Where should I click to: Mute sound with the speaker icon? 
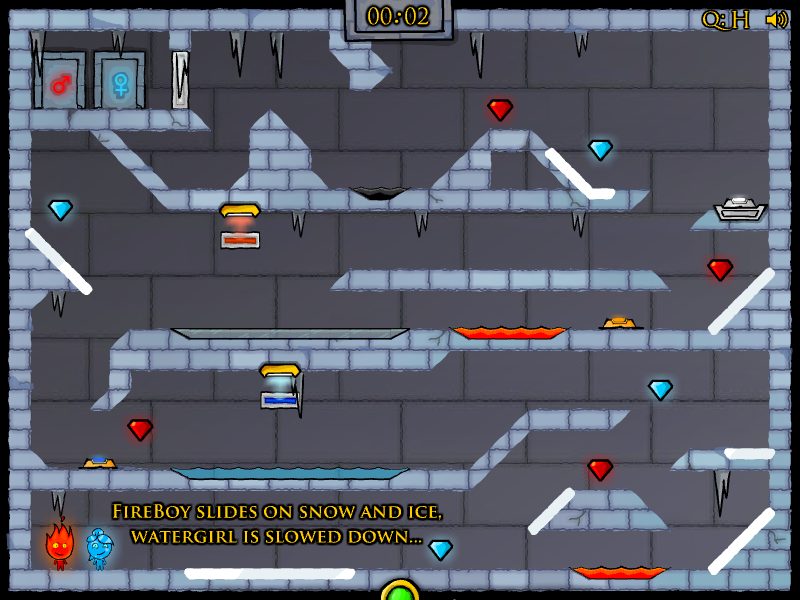(776, 19)
